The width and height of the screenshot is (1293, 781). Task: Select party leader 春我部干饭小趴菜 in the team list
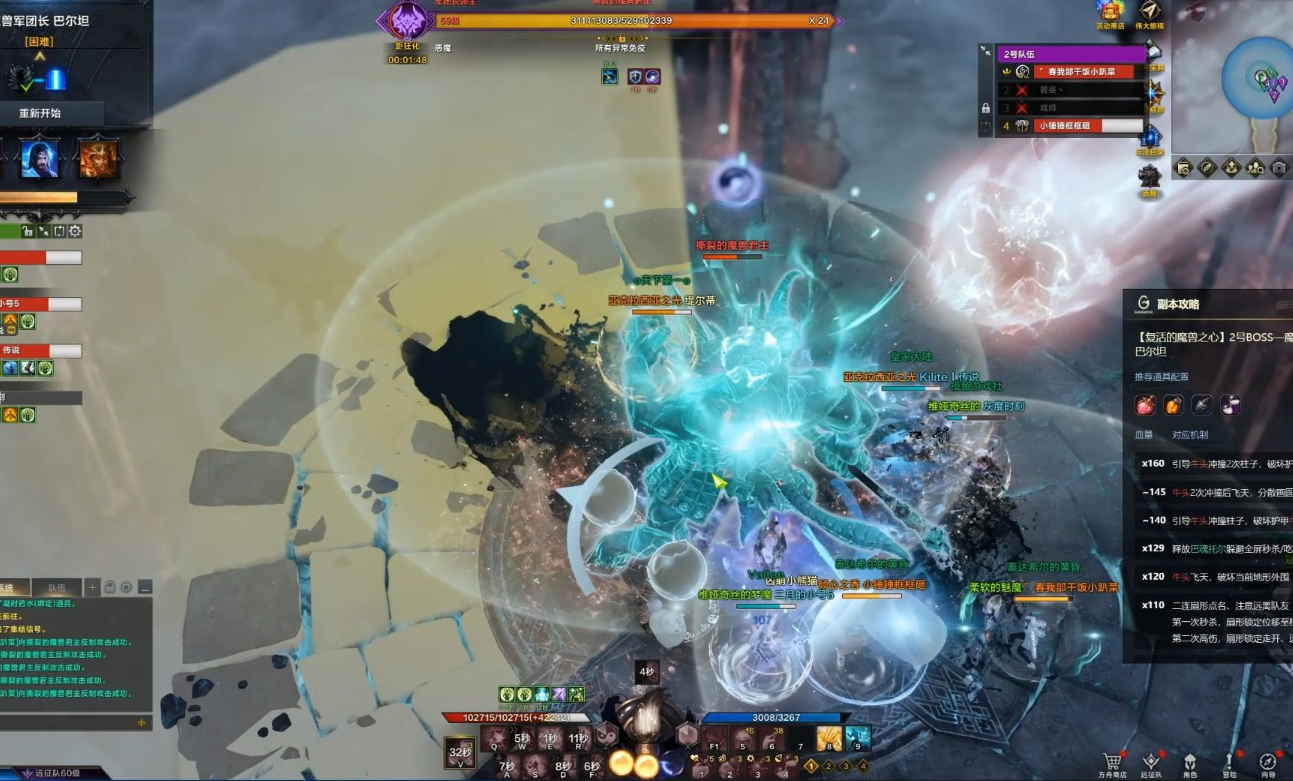click(1084, 72)
